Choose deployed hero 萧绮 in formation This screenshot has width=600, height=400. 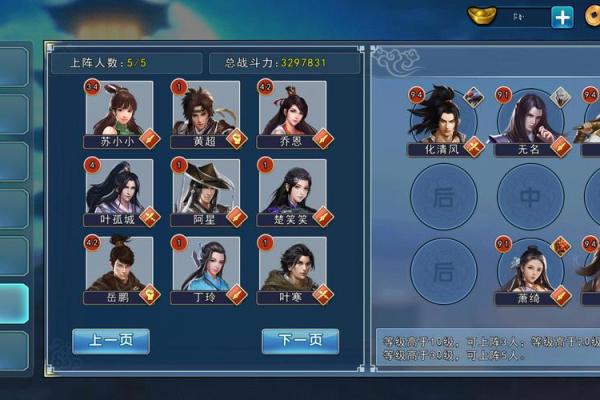532,268
